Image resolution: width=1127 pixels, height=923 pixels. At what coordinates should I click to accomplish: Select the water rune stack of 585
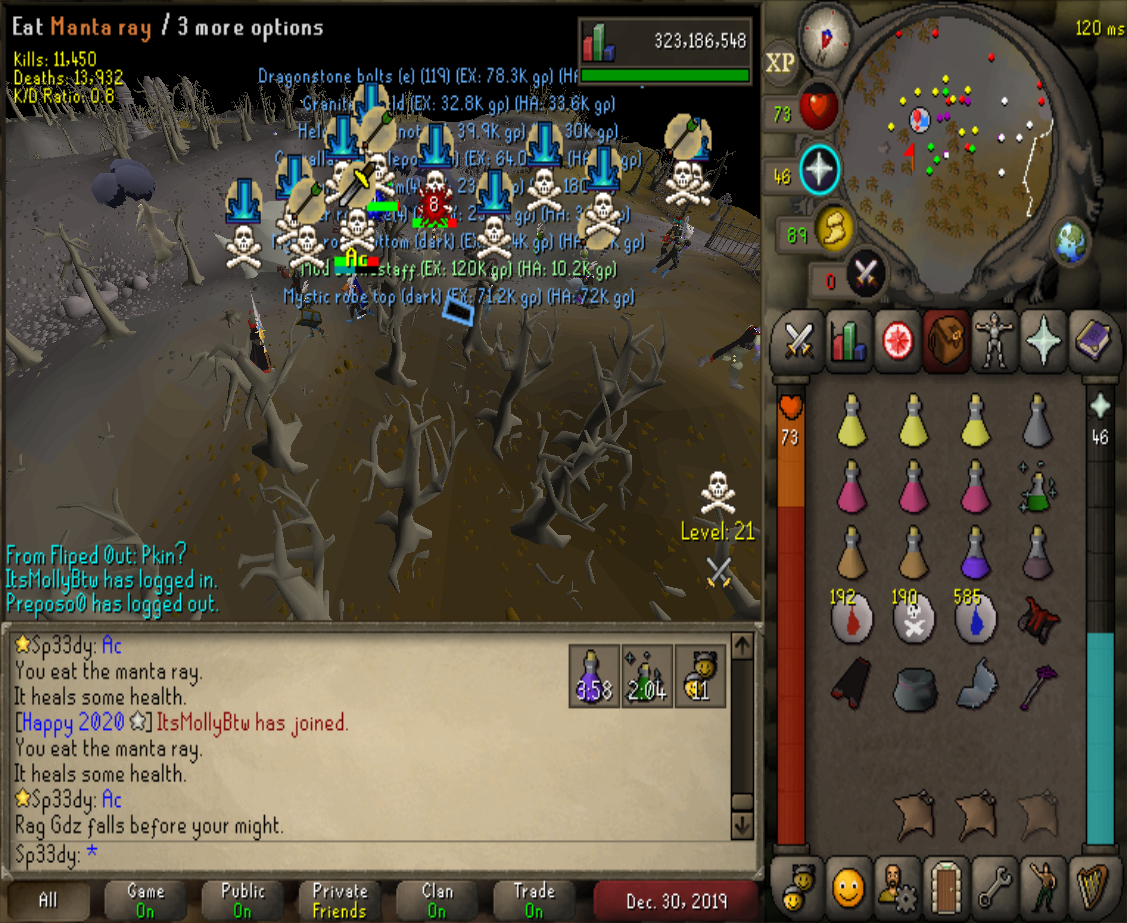(x=975, y=617)
